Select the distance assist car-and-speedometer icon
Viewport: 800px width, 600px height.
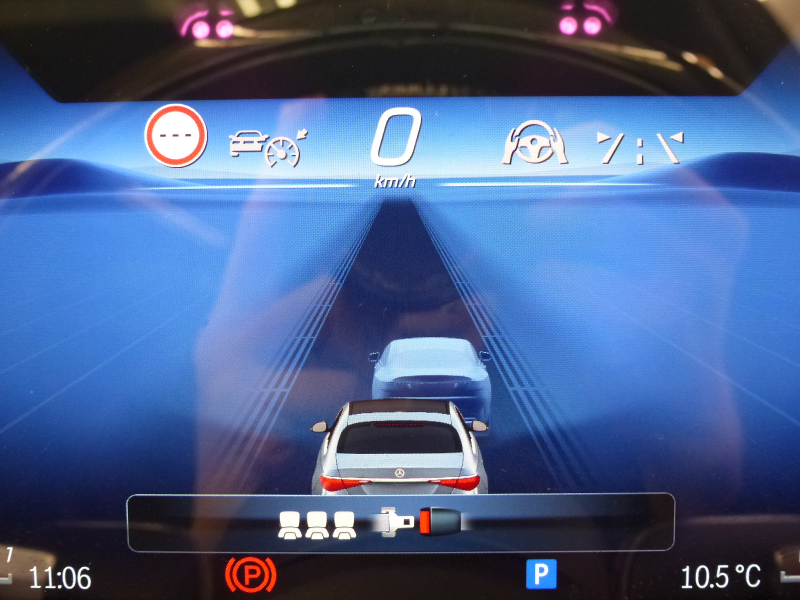[267, 146]
